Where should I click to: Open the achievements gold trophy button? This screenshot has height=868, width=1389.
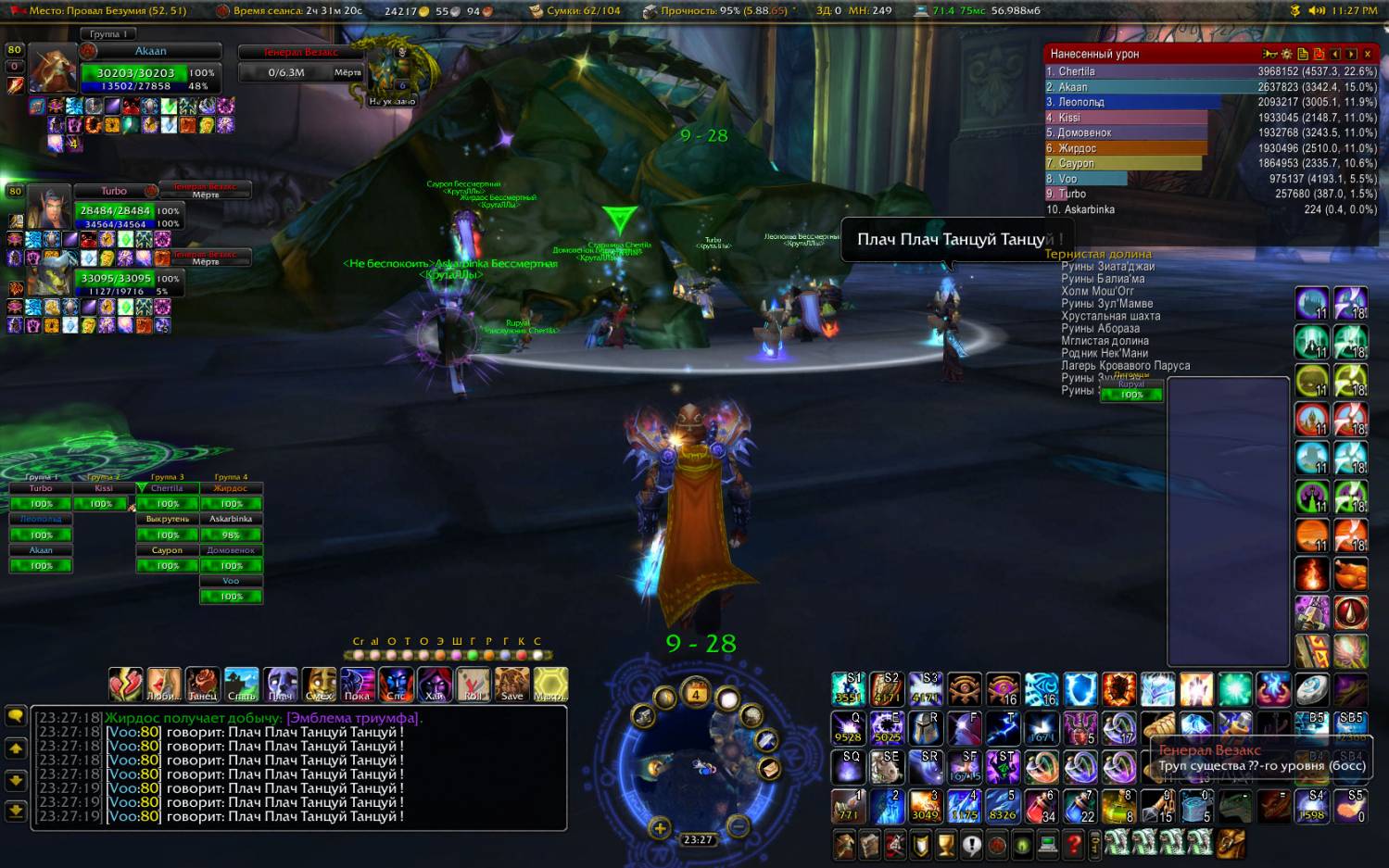point(945,845)
